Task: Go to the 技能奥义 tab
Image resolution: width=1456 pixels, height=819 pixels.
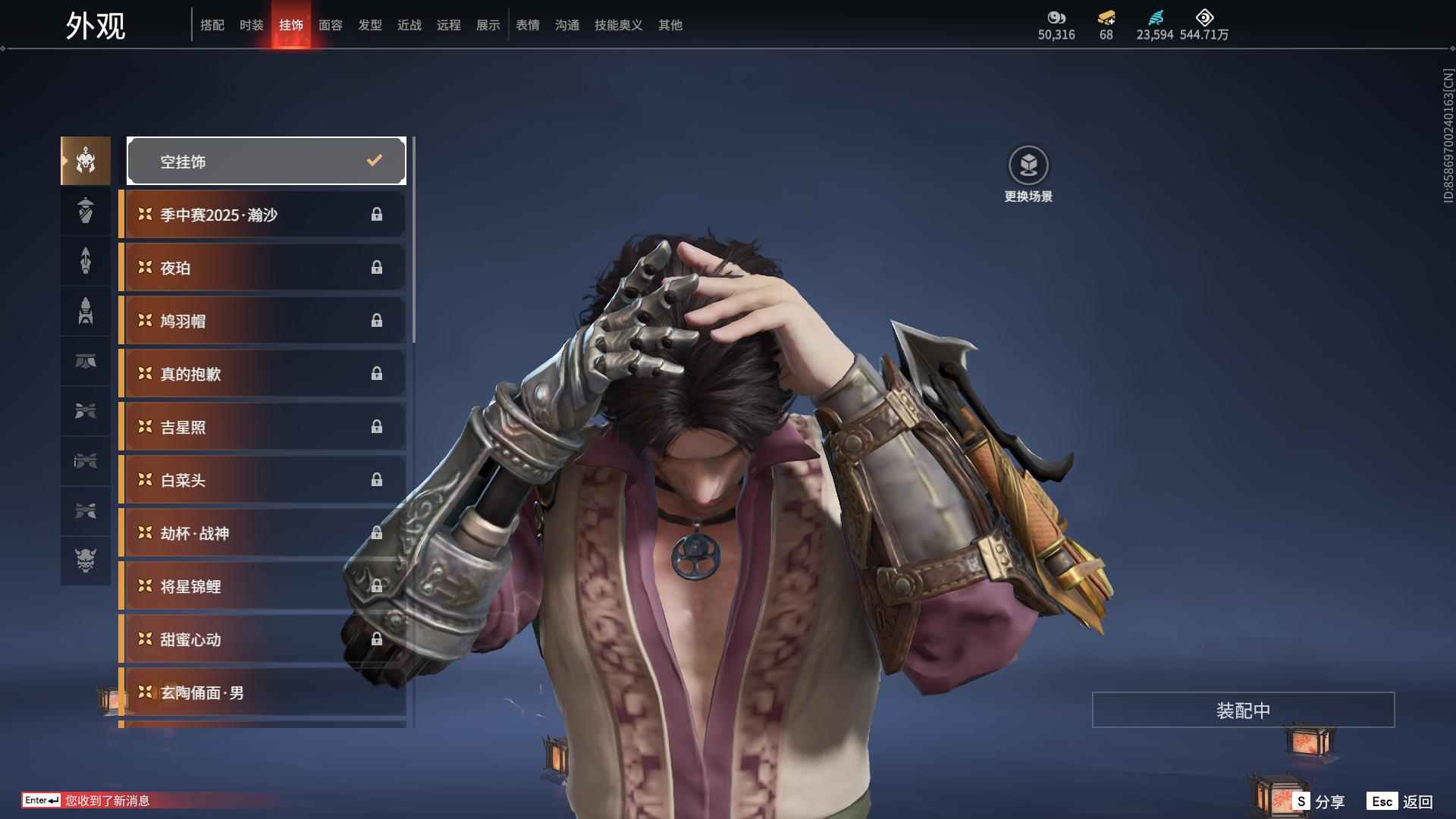Action: [x=618, y=25]
